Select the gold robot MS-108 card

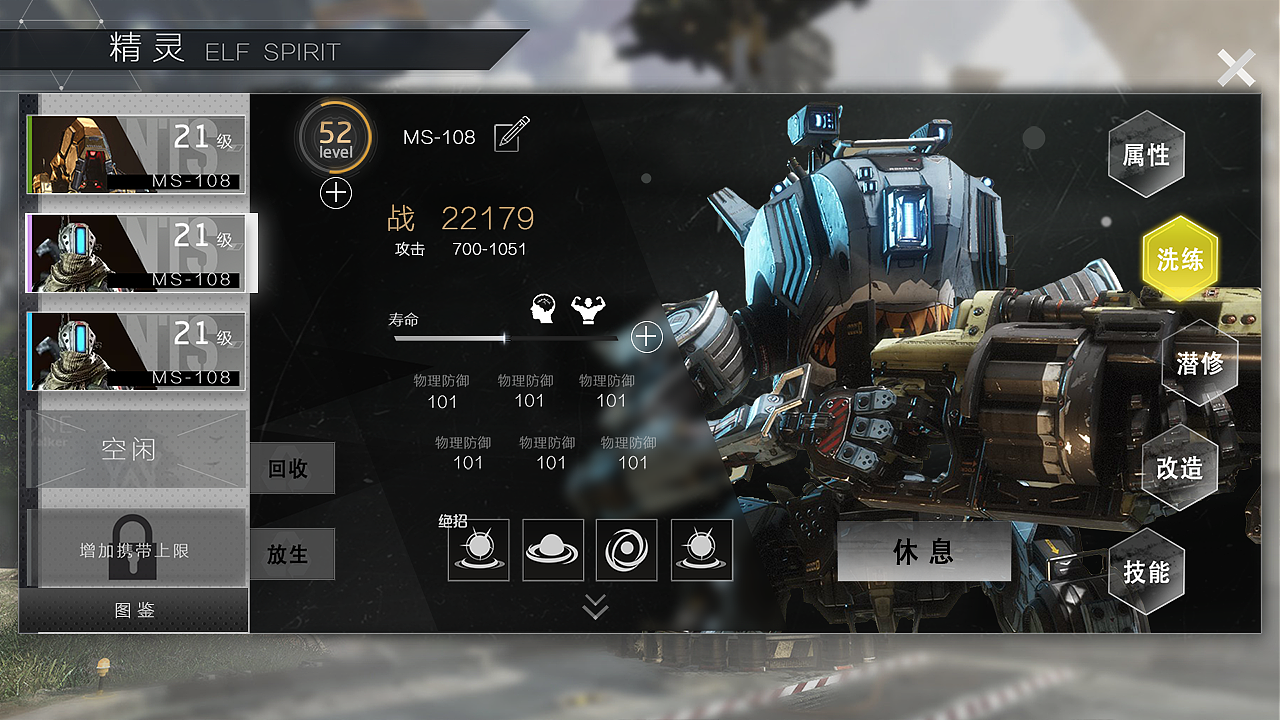(136, 154)
